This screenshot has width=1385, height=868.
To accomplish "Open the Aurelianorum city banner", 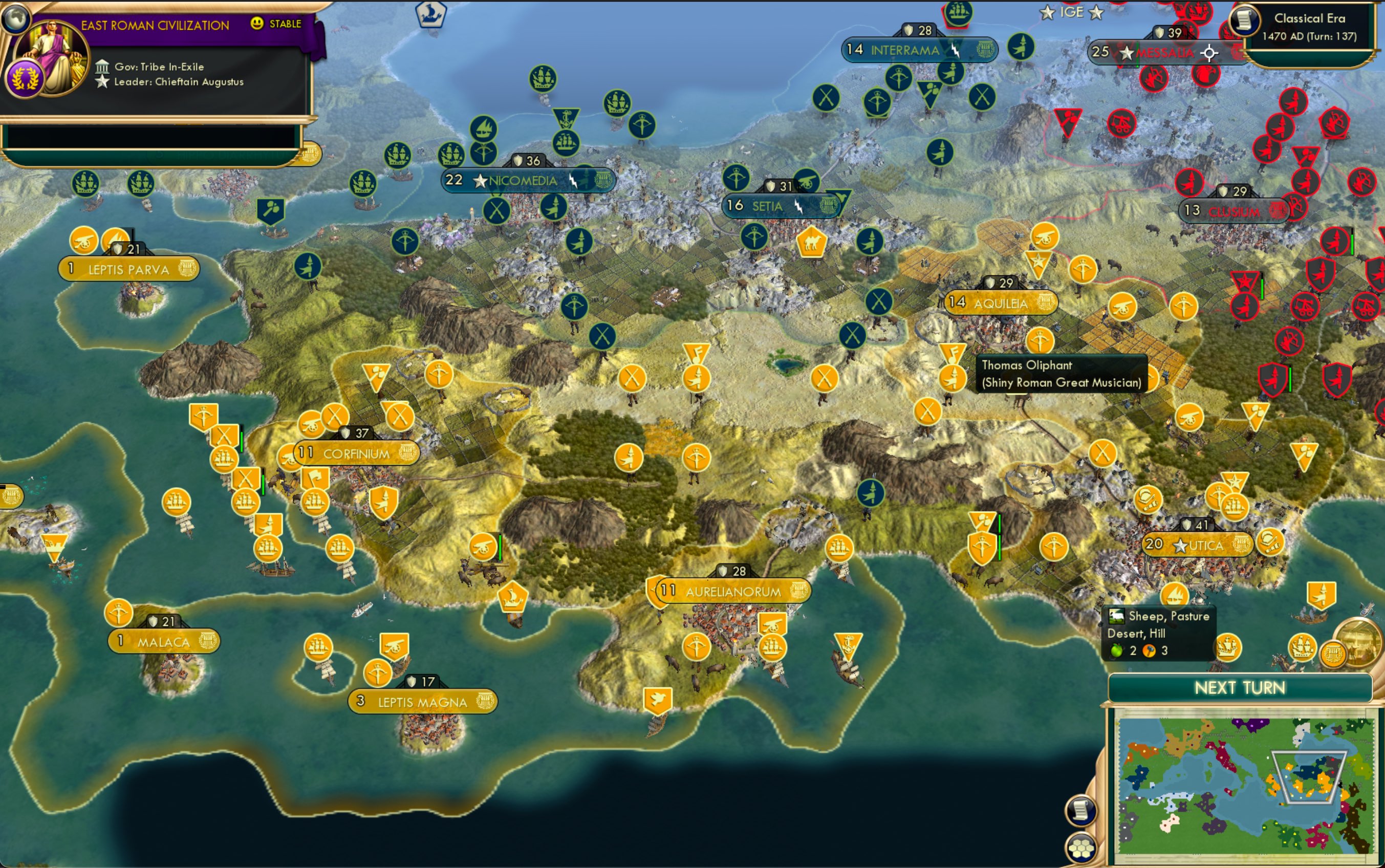I will (x=733, y=591).
